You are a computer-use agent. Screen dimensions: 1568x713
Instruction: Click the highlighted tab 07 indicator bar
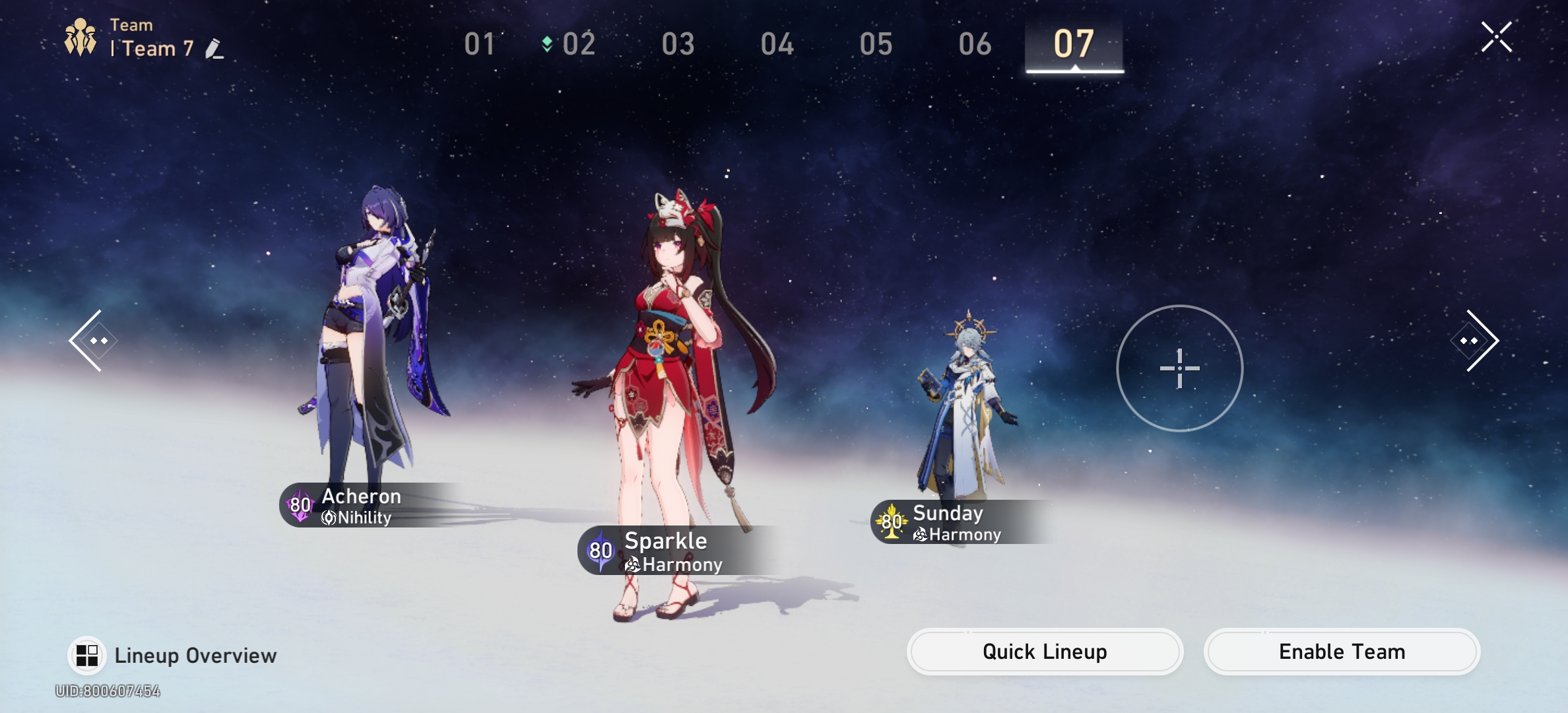(1073, 70)
